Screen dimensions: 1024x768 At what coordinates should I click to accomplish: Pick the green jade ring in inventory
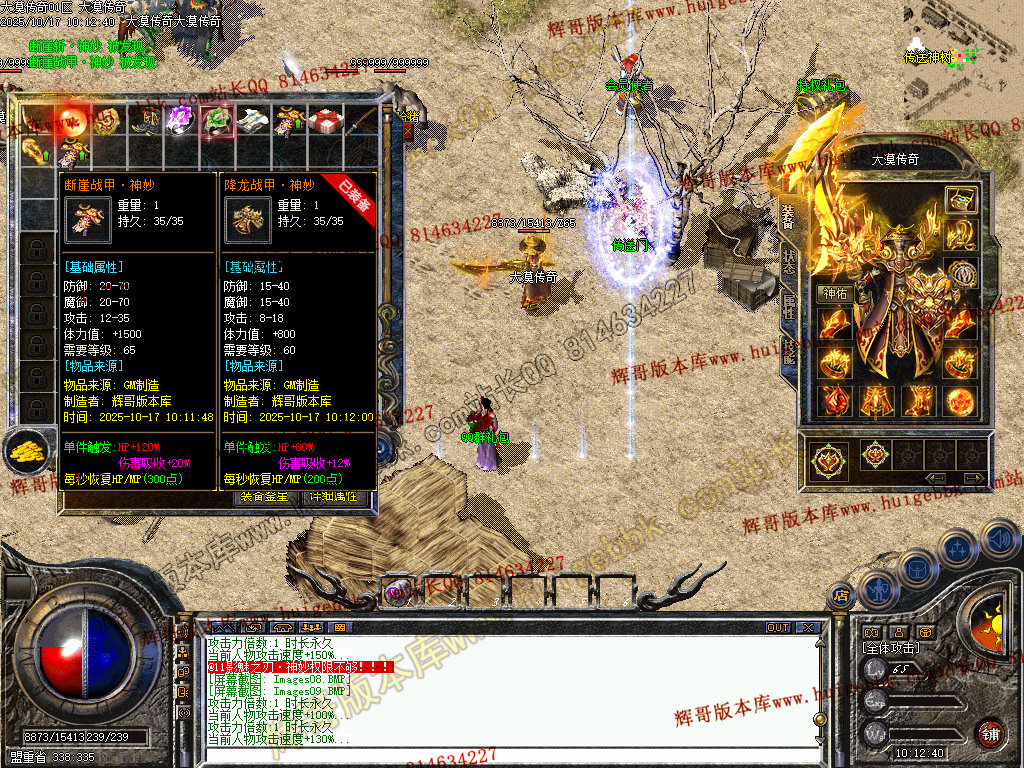coord(215,121)
